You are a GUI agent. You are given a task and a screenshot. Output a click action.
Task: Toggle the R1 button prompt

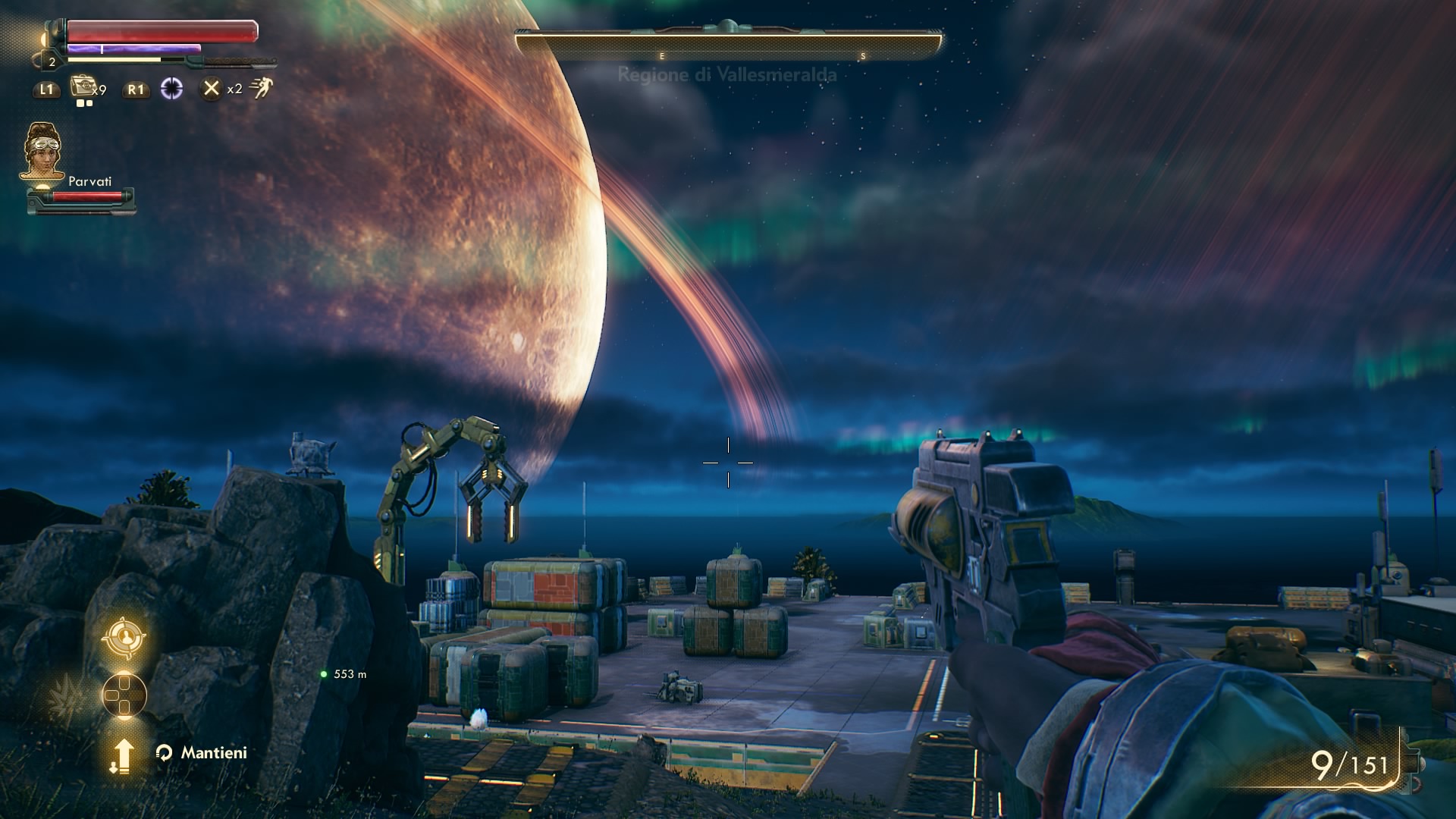135,89
